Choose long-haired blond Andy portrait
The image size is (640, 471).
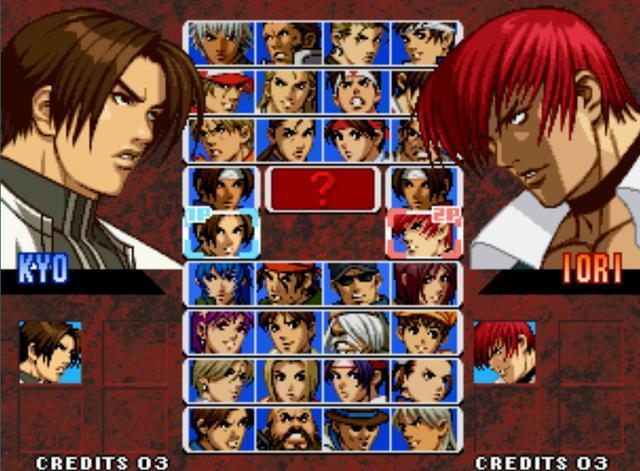point(290,91)
